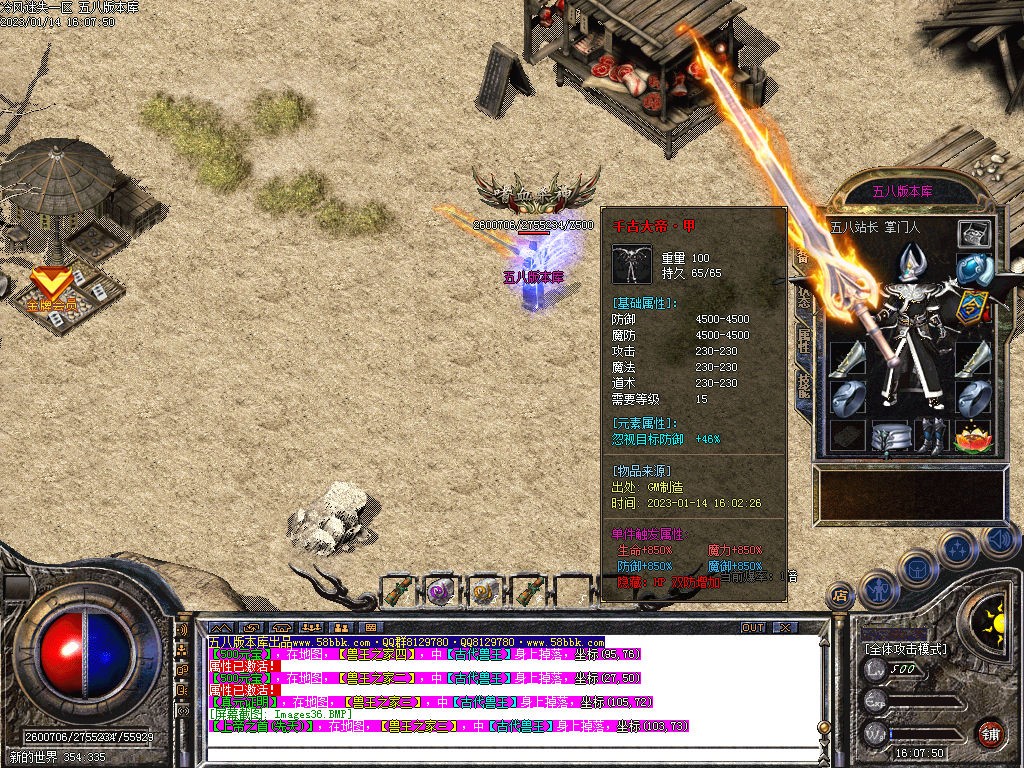Click the blue-gold medal emblem slot
Screen dimensions: 1024x768
(x=972, y=307)
